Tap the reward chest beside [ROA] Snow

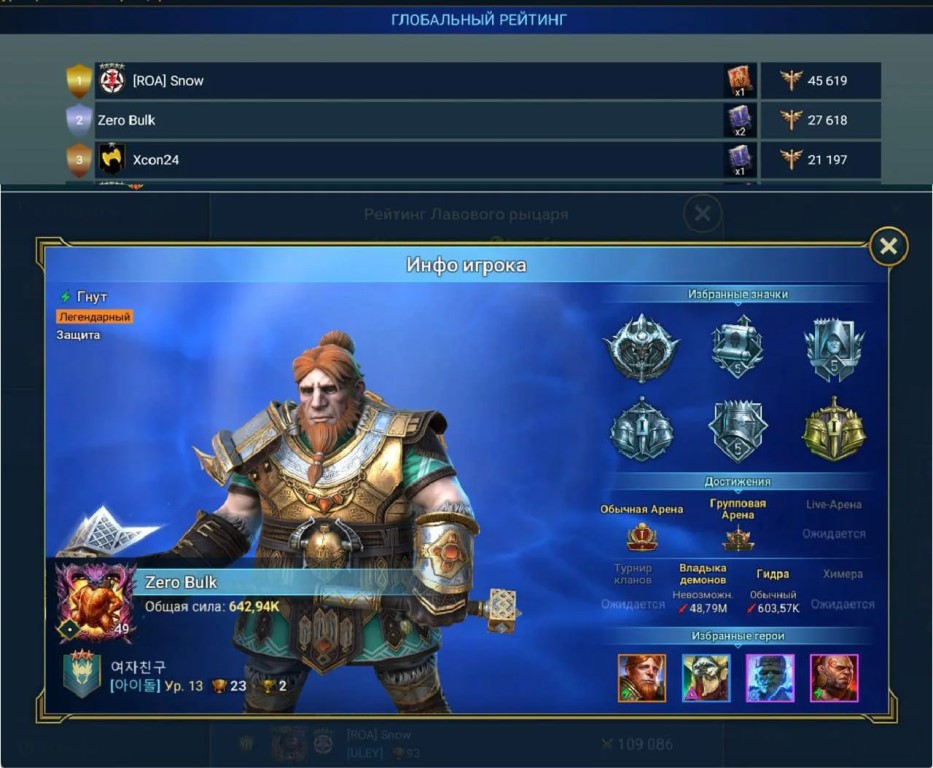click(740, 81)
